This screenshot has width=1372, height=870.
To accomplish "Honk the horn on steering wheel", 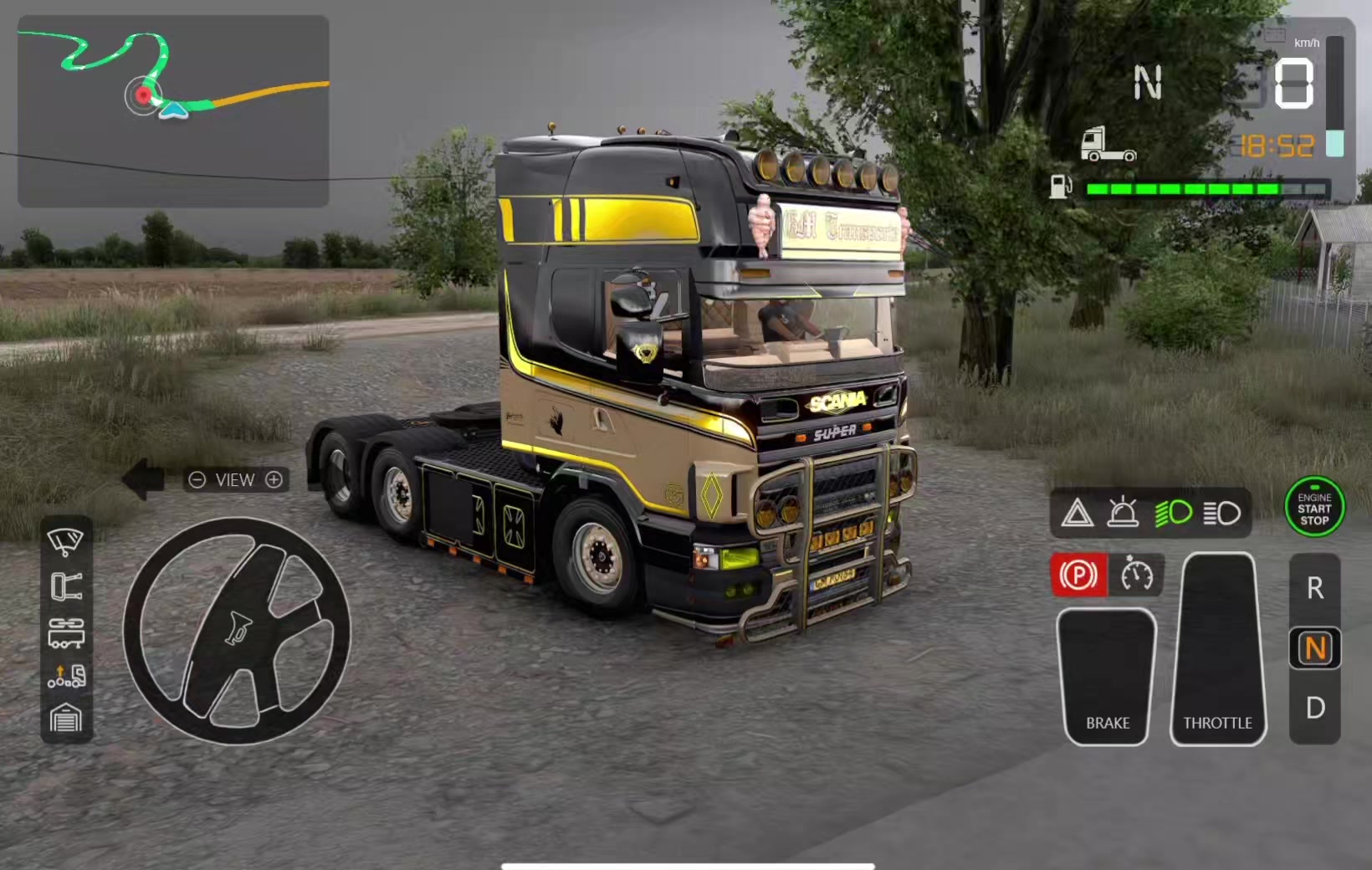I will [237, 630].
